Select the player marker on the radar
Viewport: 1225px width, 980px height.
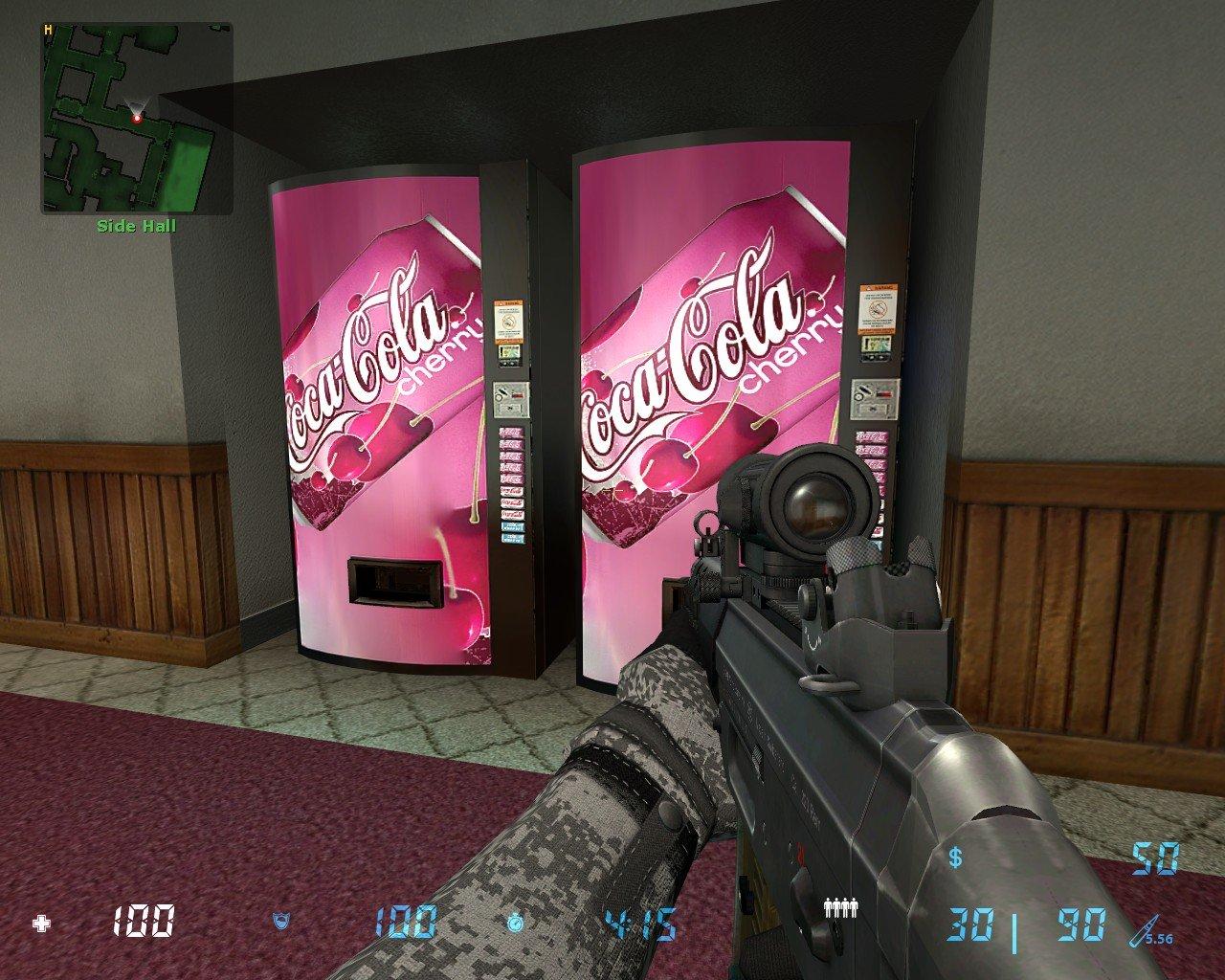click(137, 118)
